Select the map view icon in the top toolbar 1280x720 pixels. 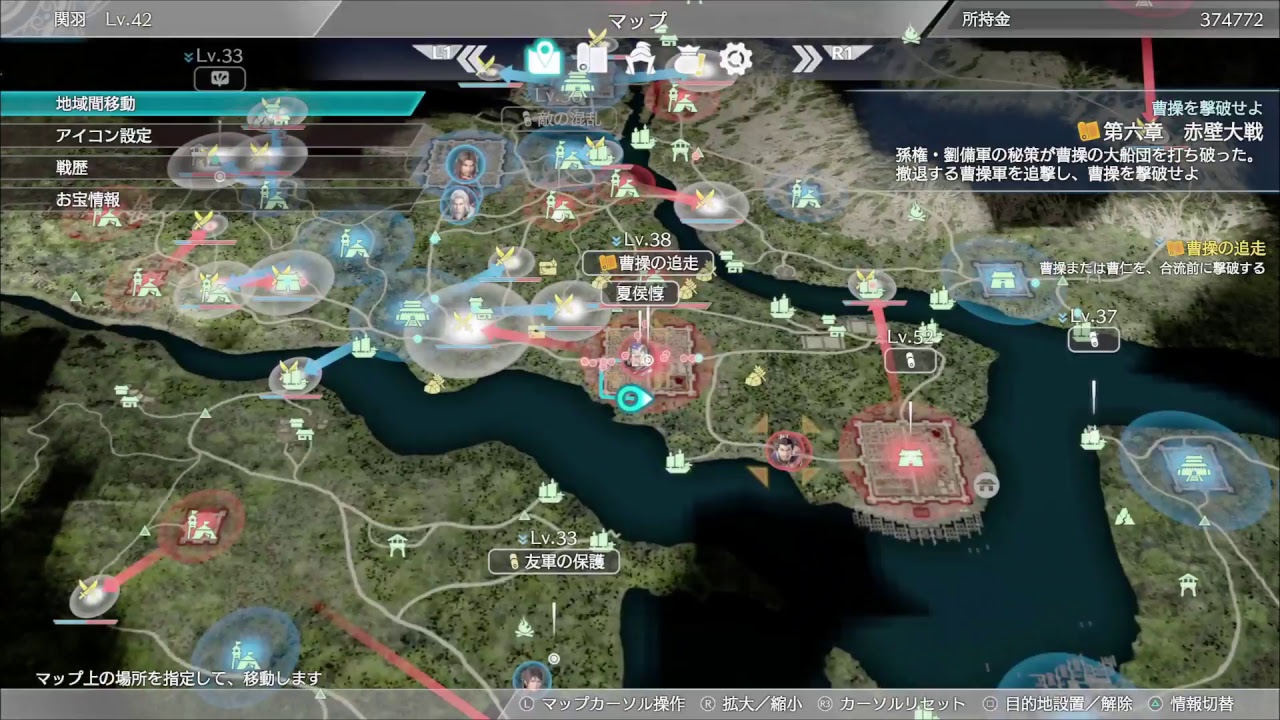tap(543, 57)
